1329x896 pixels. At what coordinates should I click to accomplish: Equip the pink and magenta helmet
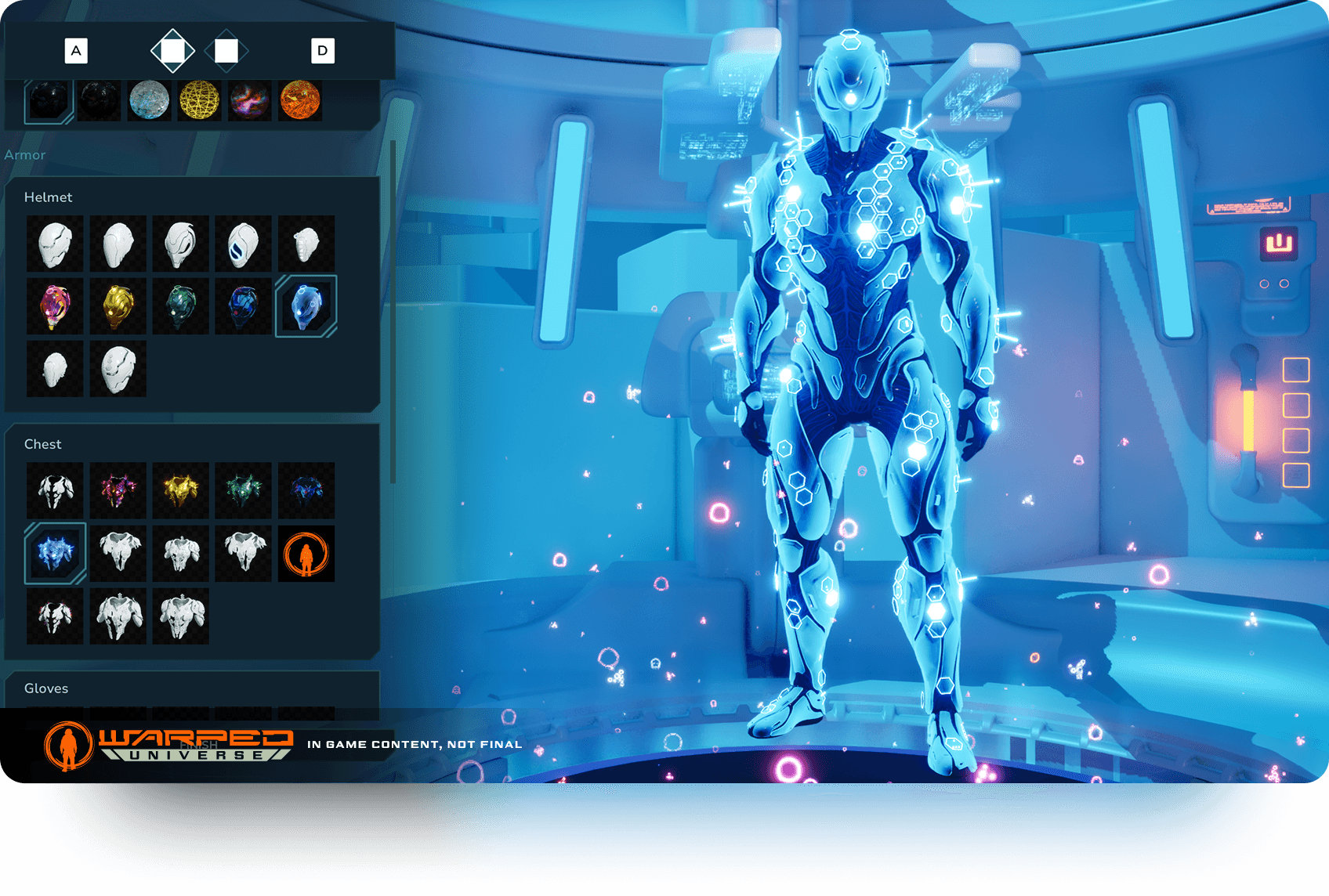55,306
